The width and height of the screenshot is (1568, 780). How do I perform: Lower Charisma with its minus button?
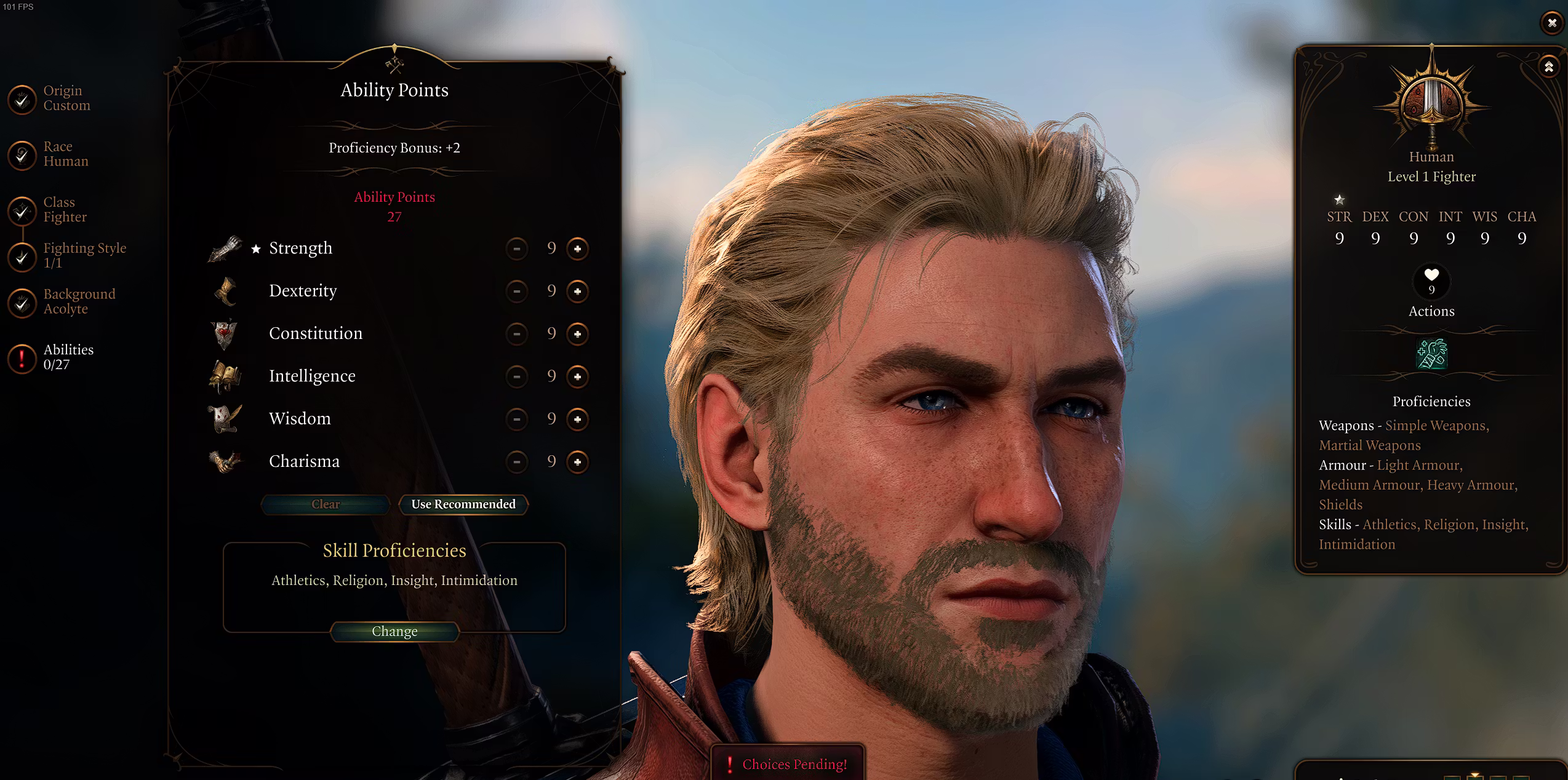(517, 461)
